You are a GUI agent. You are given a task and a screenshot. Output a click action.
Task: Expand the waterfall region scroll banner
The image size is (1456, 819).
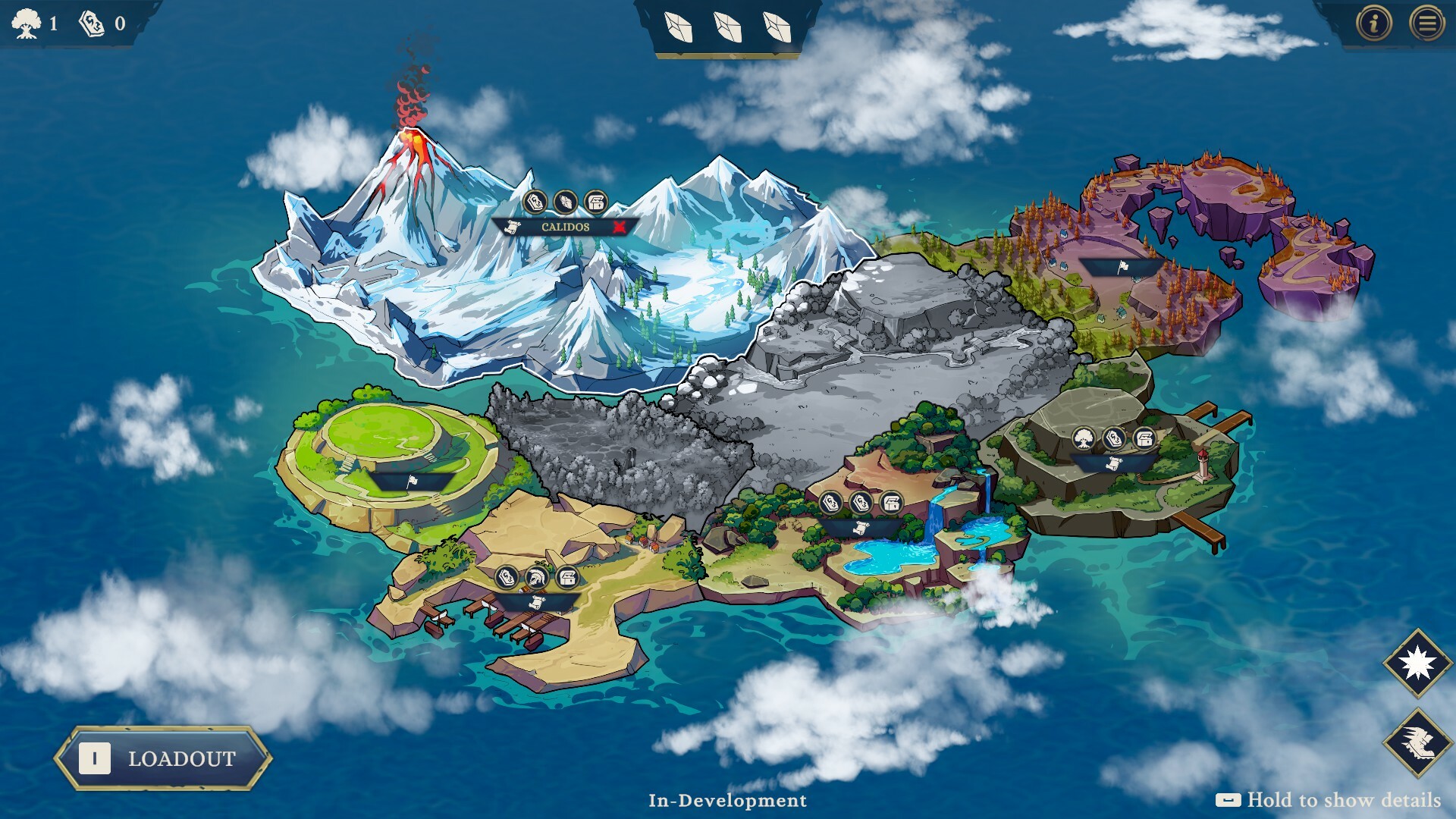(862, 529)
